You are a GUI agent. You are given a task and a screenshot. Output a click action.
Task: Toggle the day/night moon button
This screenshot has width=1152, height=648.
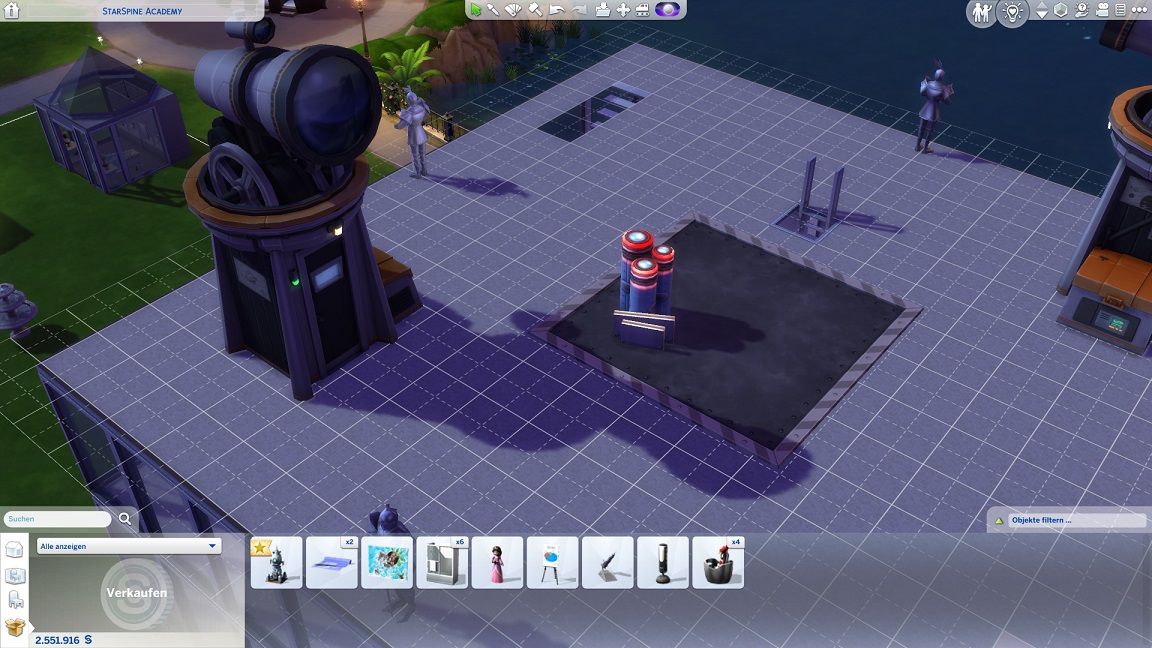[x=667, y=10]
